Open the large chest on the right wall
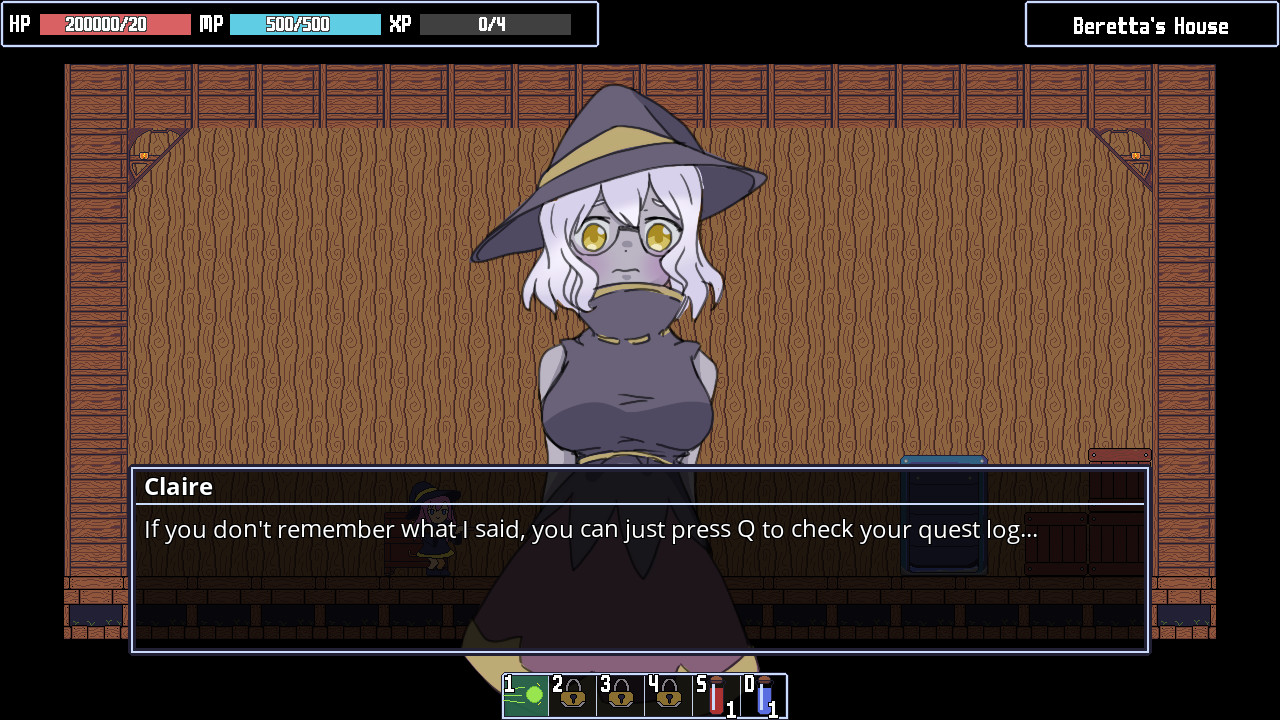This screenshot has width=1280, height=720. (1119, 455)
